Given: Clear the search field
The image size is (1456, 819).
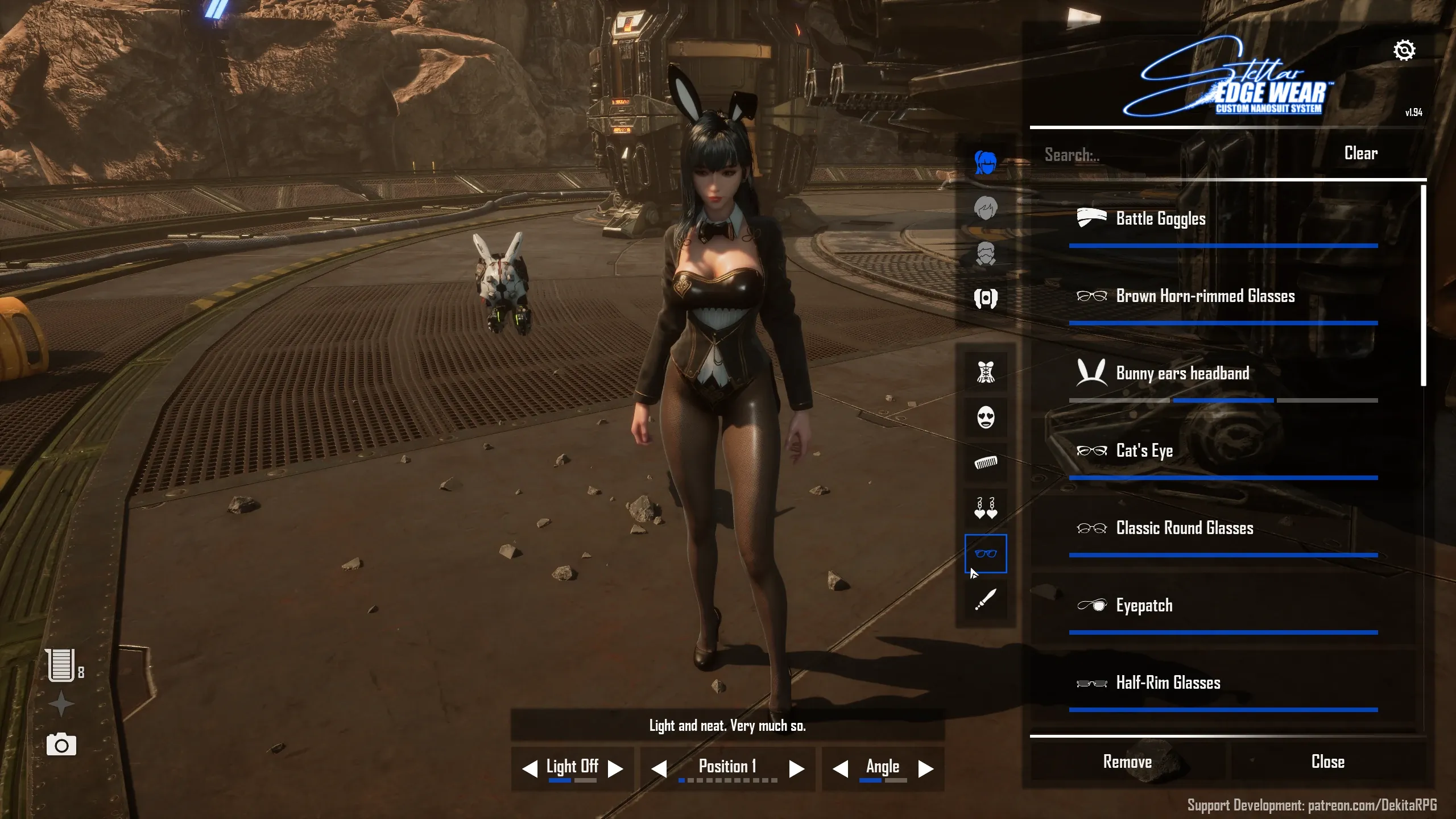Looking at the screenshot, I should coord(1360,154).
